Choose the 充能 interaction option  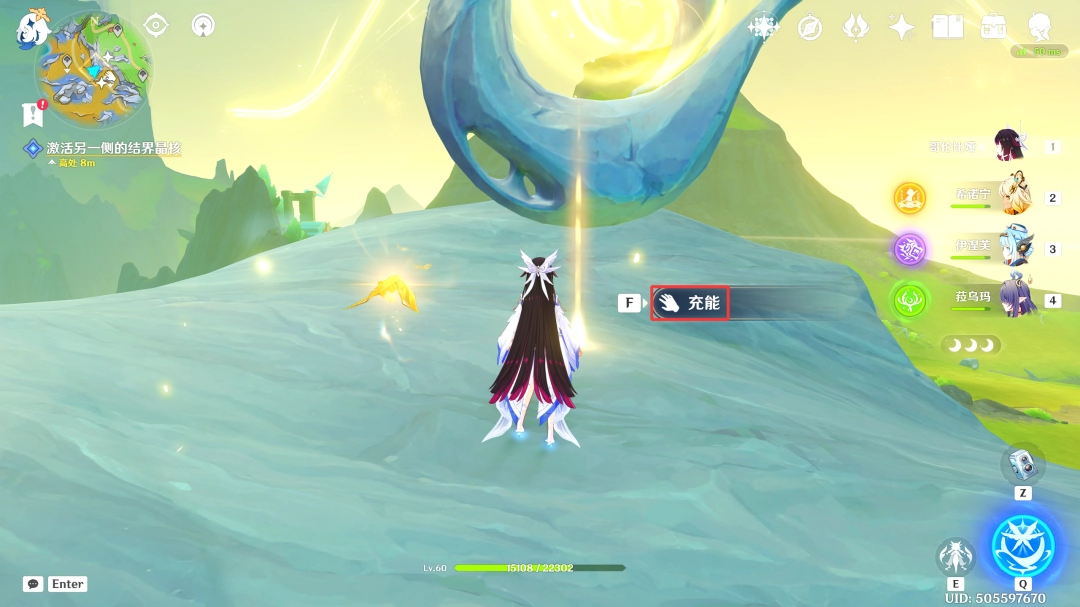click(690, 302)
